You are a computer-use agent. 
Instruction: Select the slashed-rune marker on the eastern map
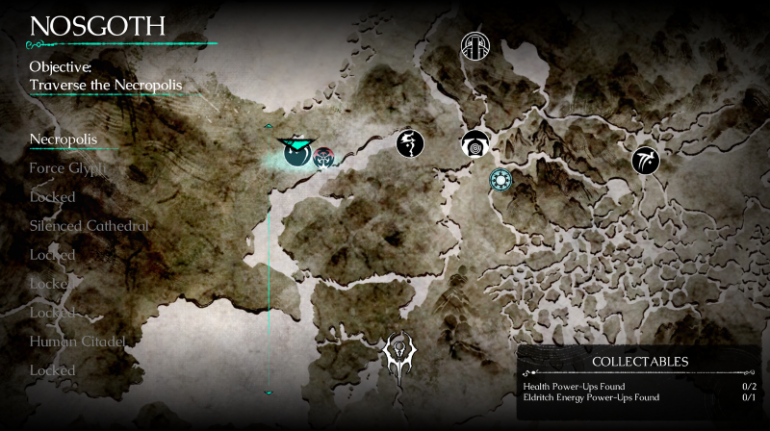click(x=645, y=159)
